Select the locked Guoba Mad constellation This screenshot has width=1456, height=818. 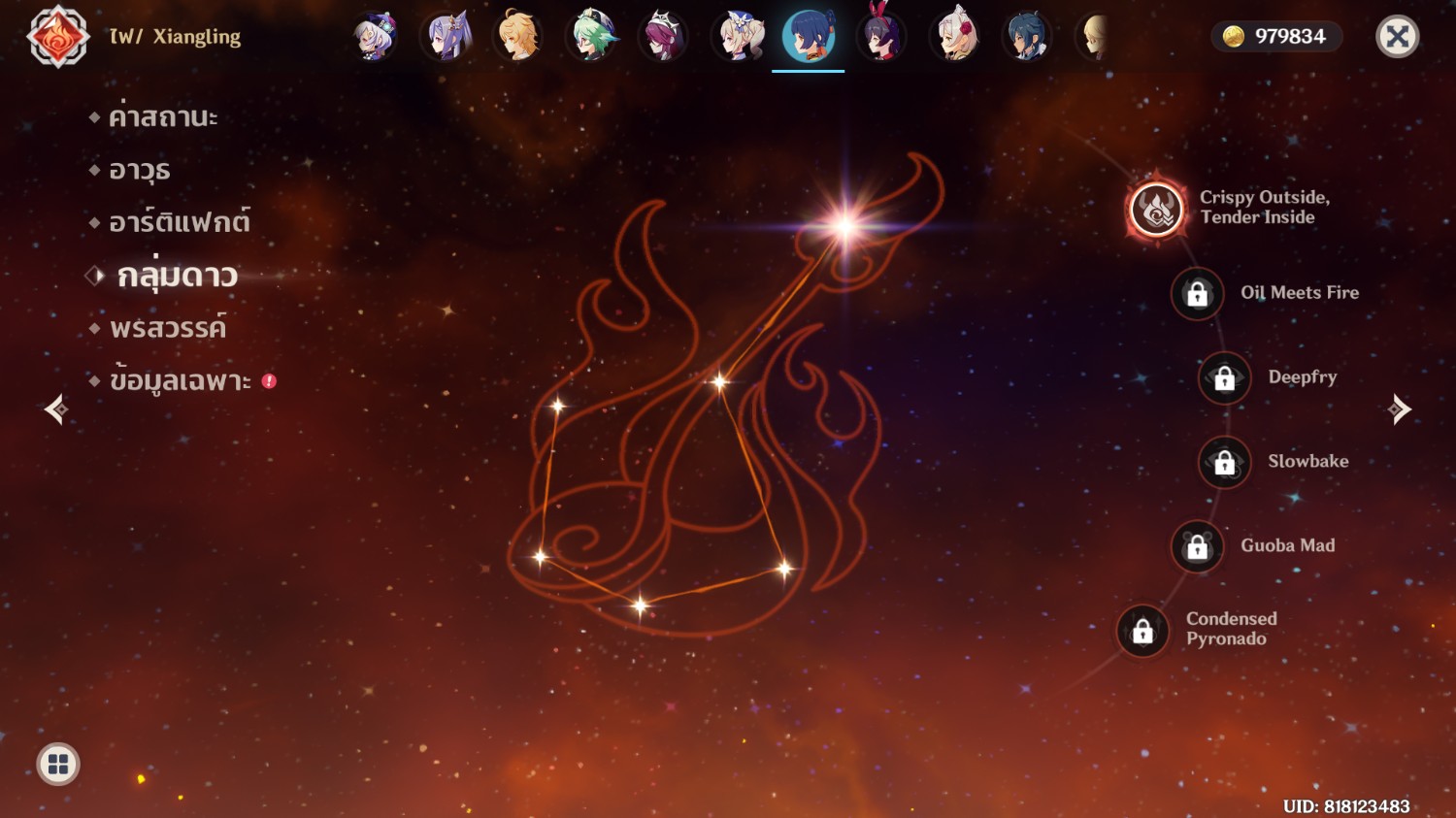coord(1197,546)
